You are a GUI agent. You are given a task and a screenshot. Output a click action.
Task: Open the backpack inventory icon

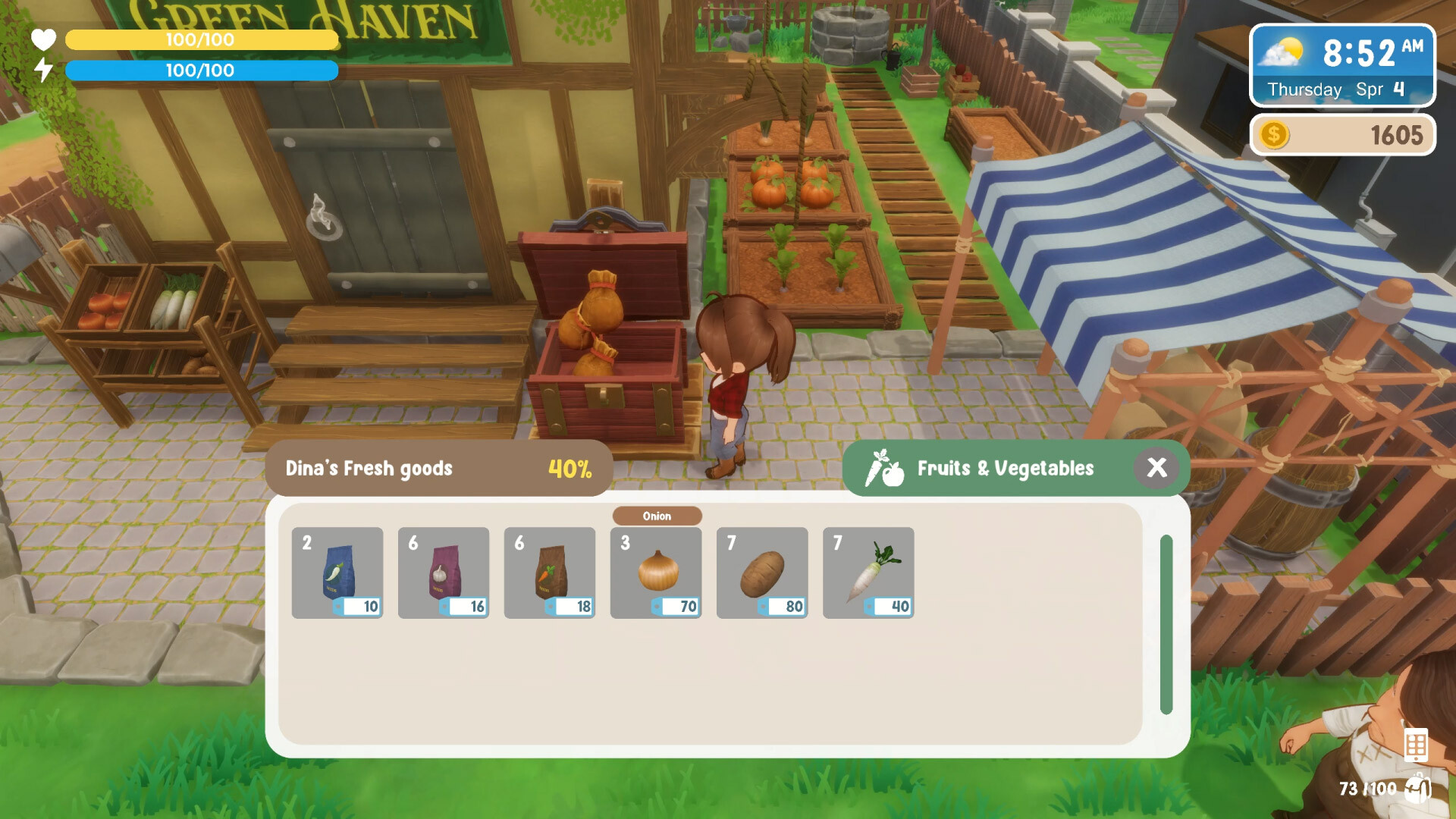(1417, 789)
